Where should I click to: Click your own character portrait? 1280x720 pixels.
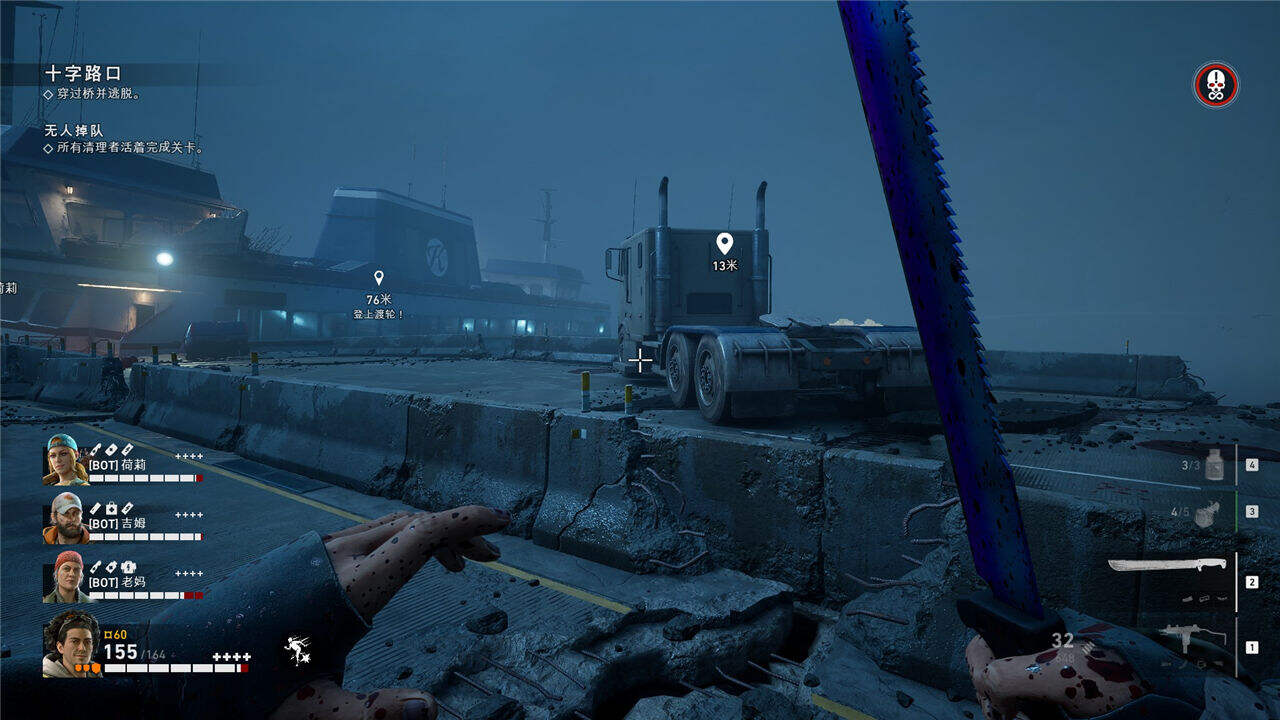71,644
